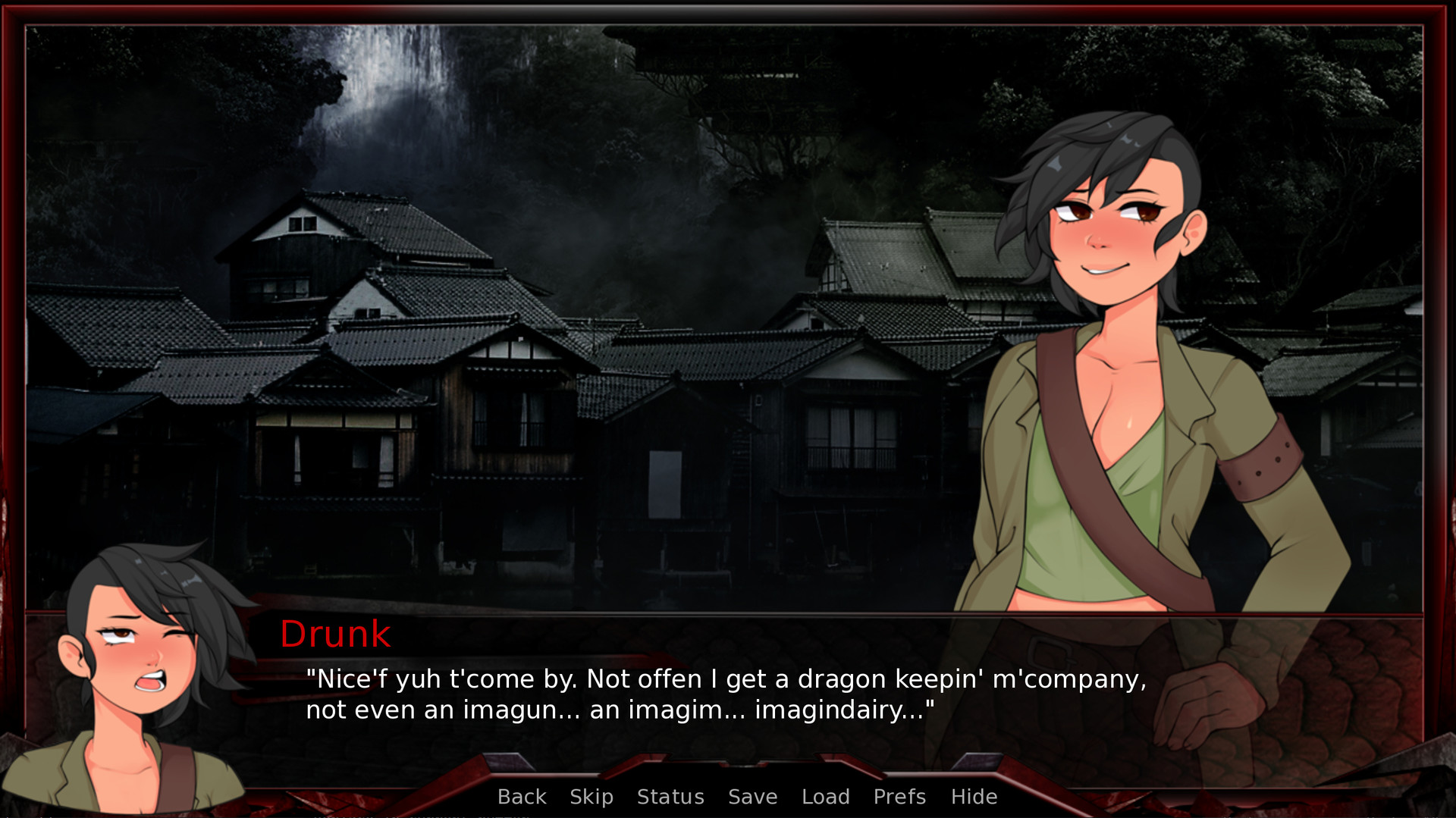The image size is (1456, 818).
Task: Click Status to view character stats
Action: [670, 797]
